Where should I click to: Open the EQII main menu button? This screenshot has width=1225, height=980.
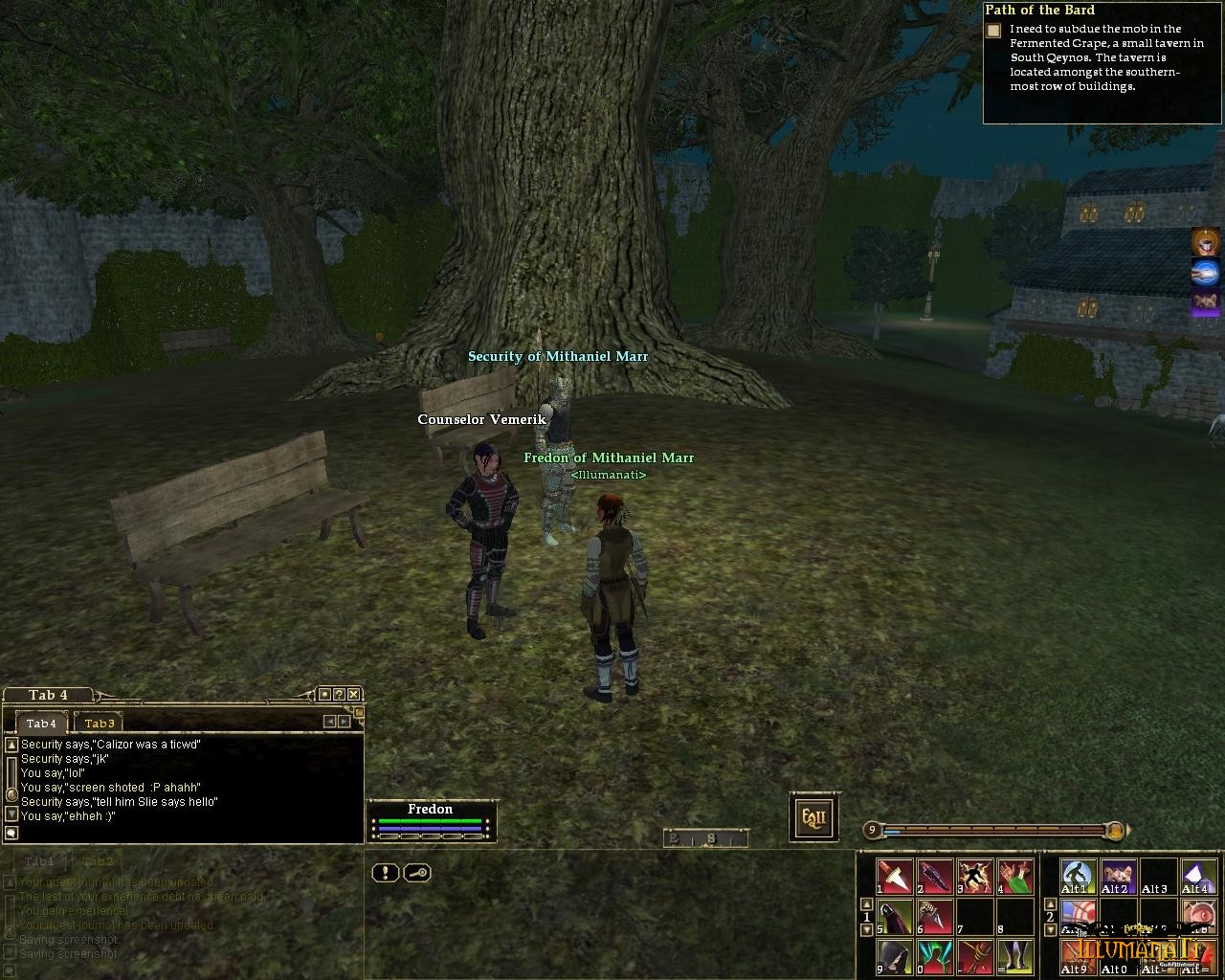(x=813, y=817)
